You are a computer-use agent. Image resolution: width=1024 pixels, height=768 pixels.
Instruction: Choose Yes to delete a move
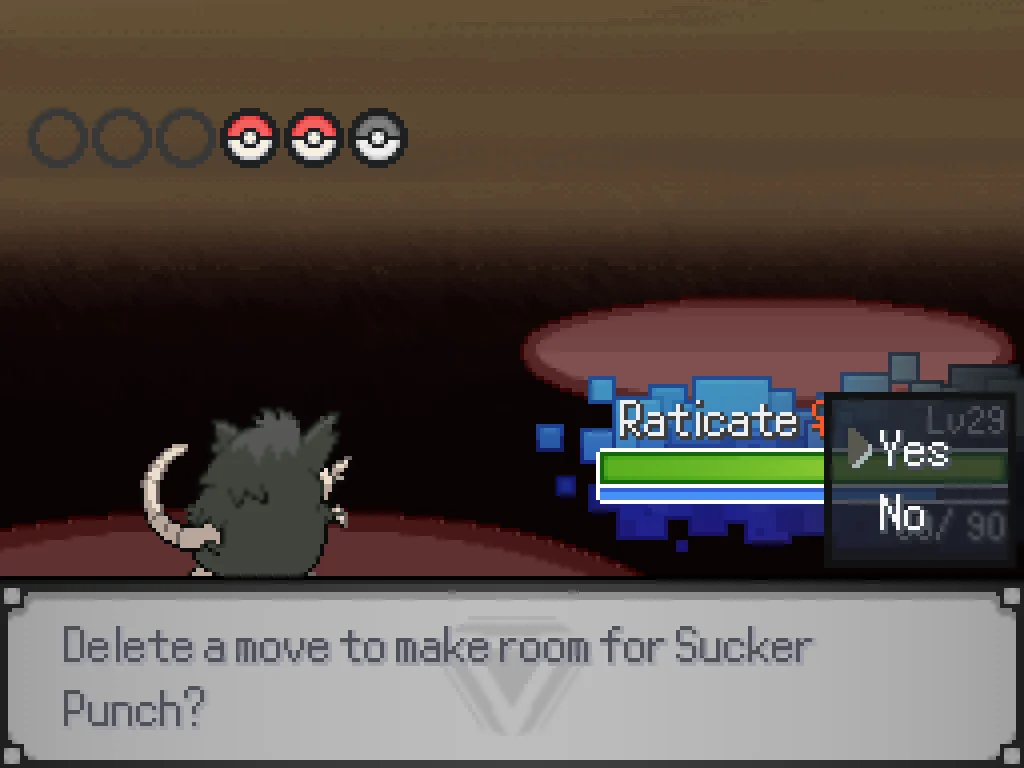[912, 451]
